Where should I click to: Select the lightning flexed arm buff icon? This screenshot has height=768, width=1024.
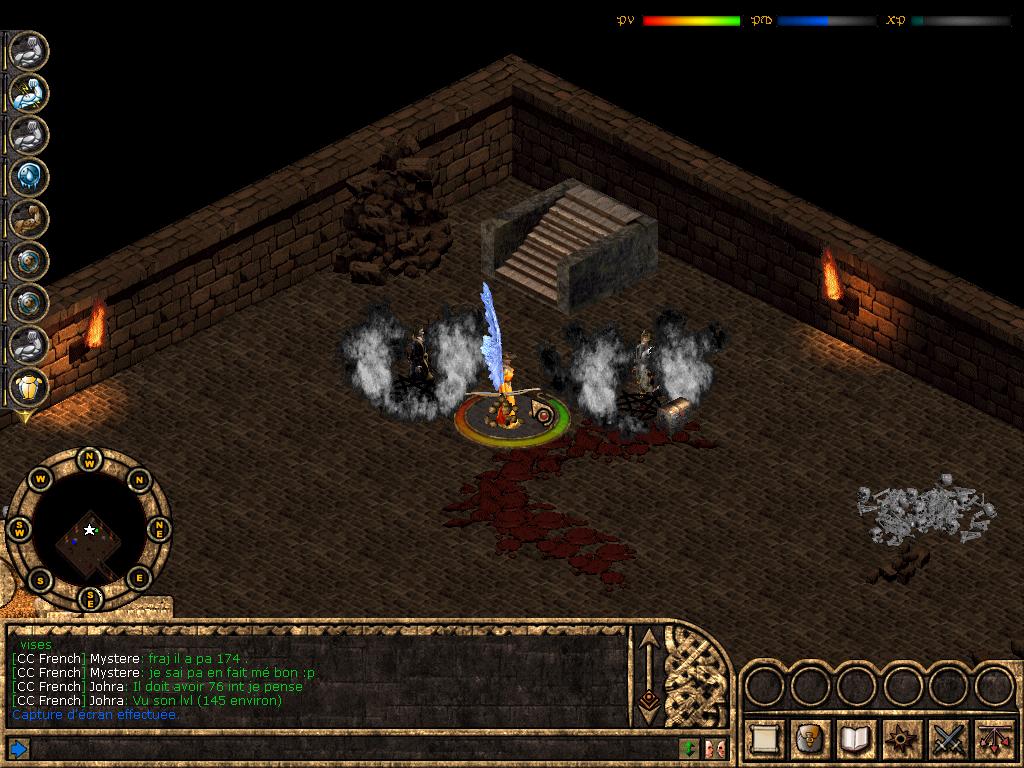point(29,93)
